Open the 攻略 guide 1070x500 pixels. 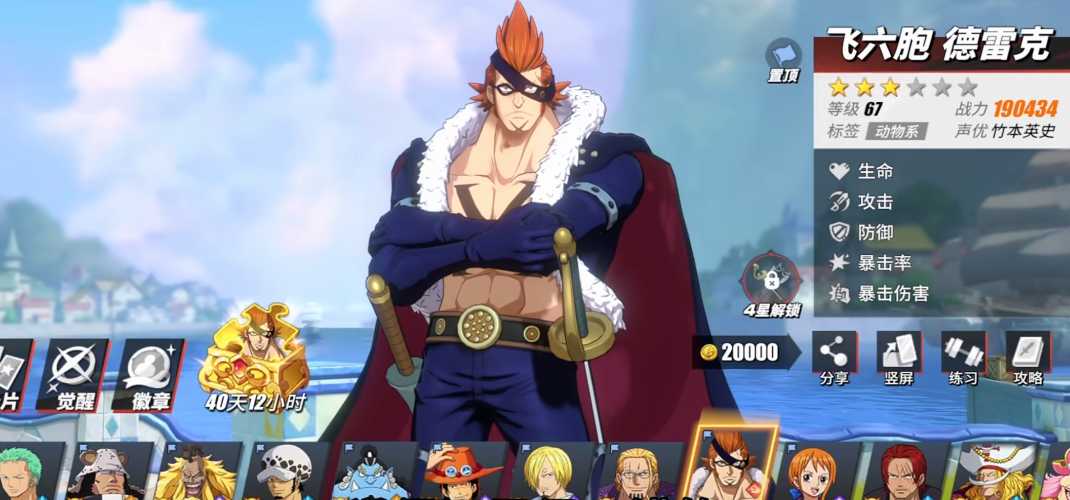(x=1028, y=358)
